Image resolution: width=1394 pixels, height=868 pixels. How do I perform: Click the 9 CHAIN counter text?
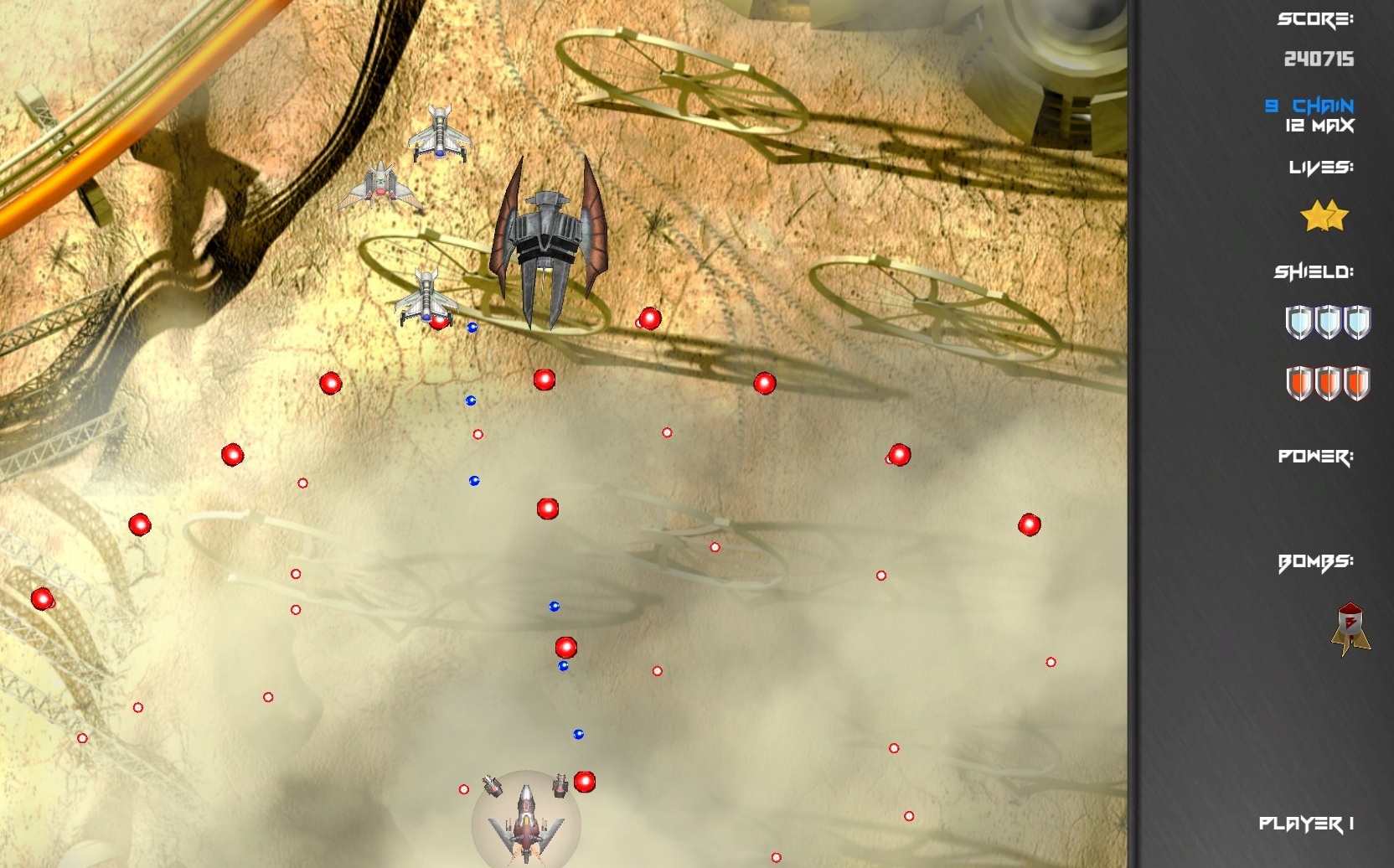point(1309,106)
